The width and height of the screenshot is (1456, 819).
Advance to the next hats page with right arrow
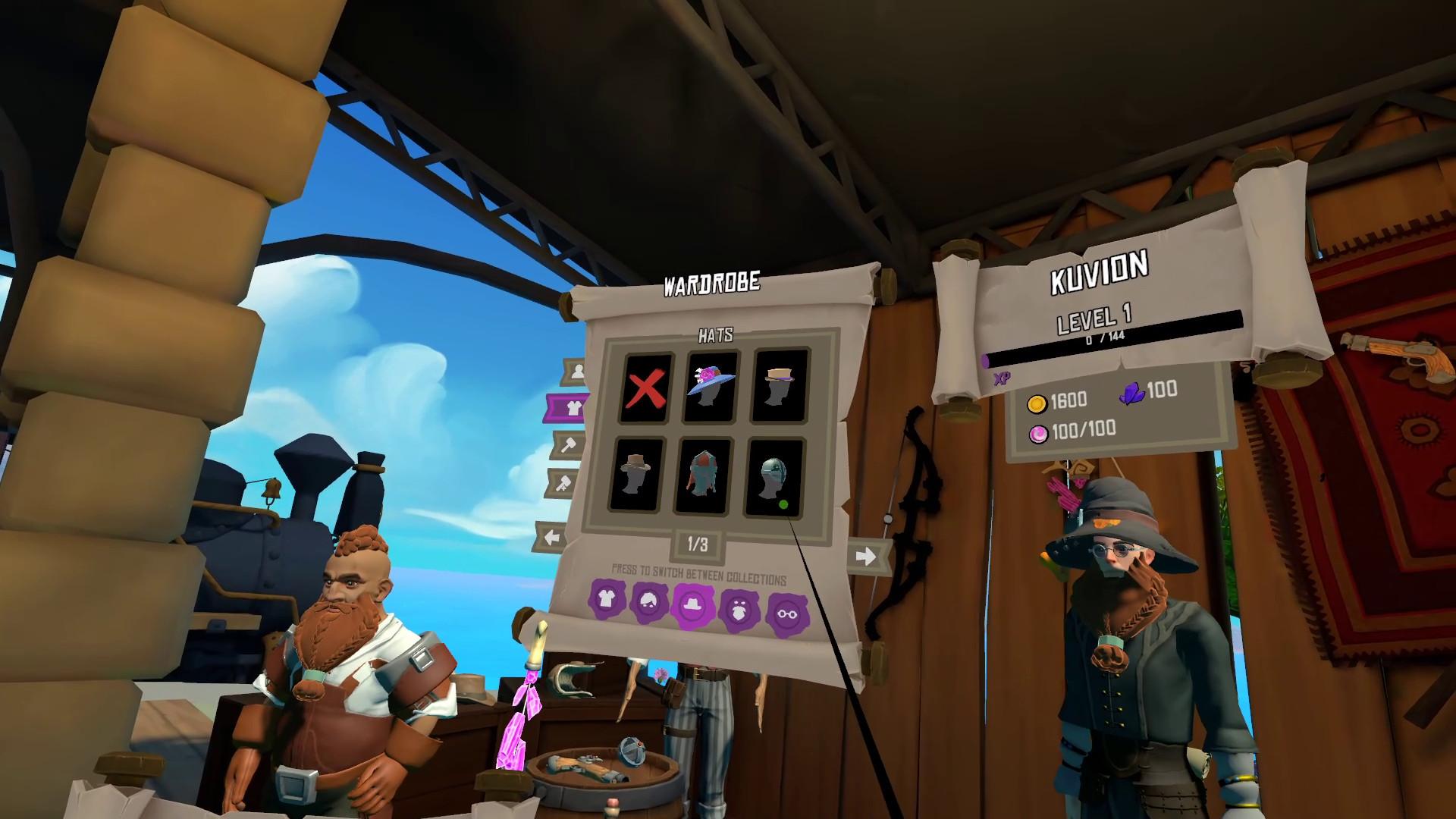[x=866, y=554]
